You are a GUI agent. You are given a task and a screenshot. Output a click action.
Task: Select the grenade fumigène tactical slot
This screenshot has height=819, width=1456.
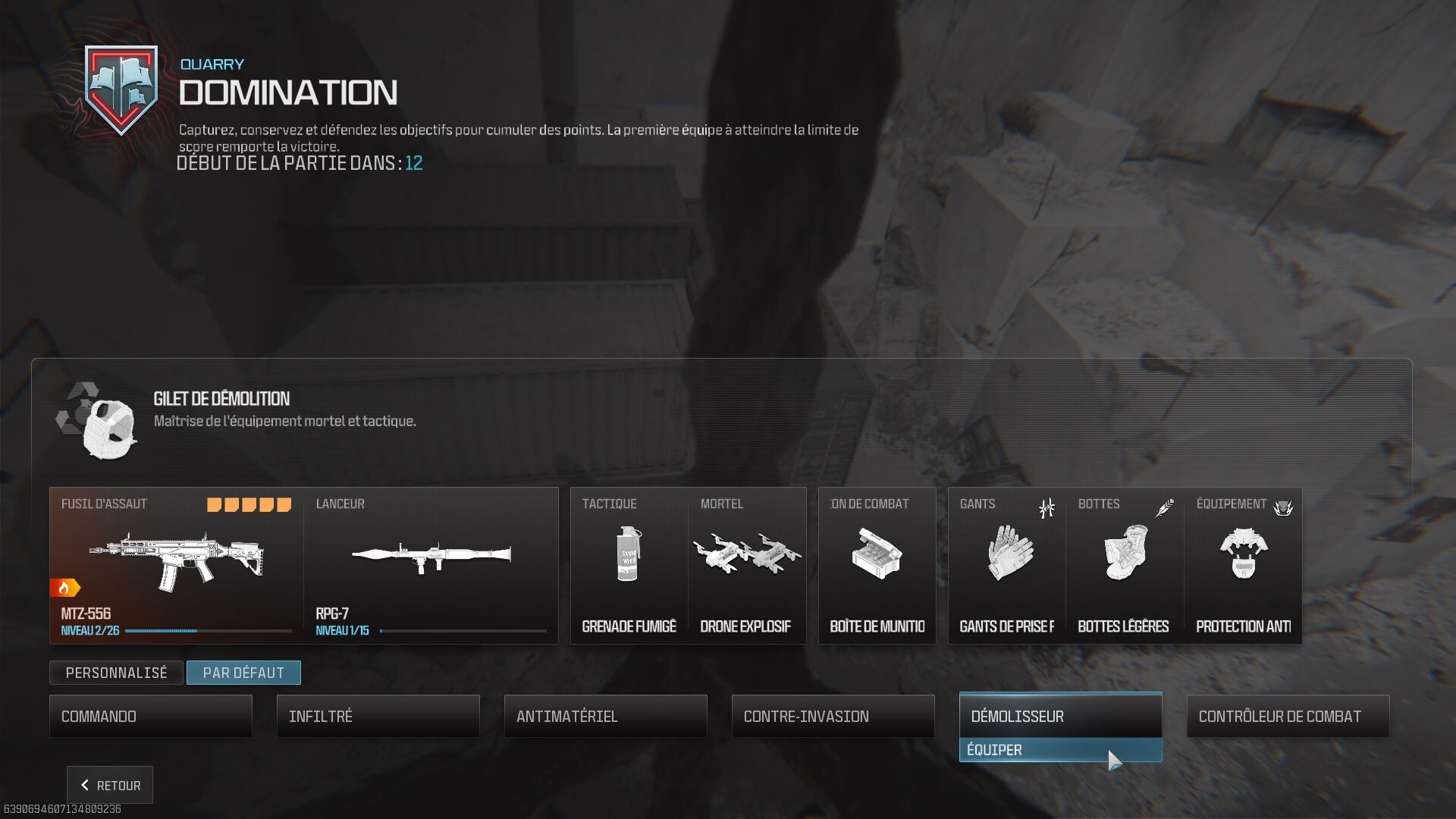pos(628,561)
